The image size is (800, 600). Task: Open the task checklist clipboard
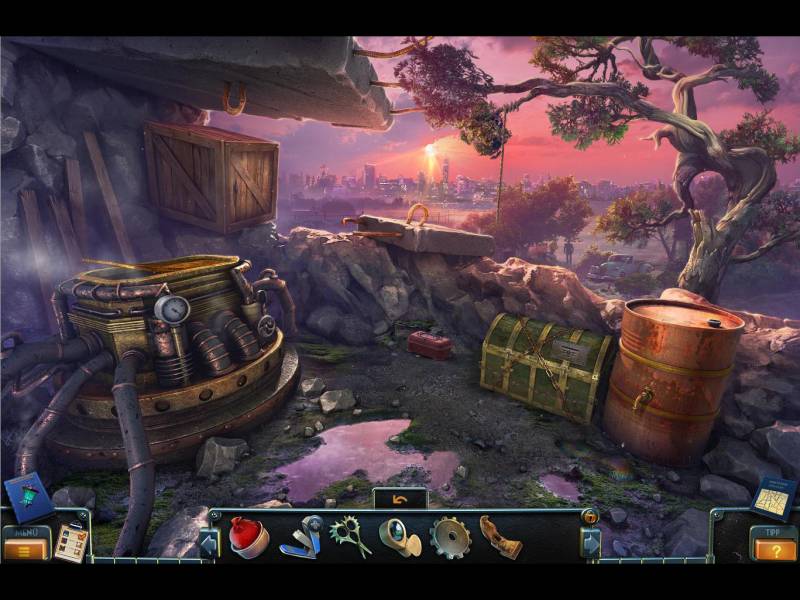tap(70, 542)
